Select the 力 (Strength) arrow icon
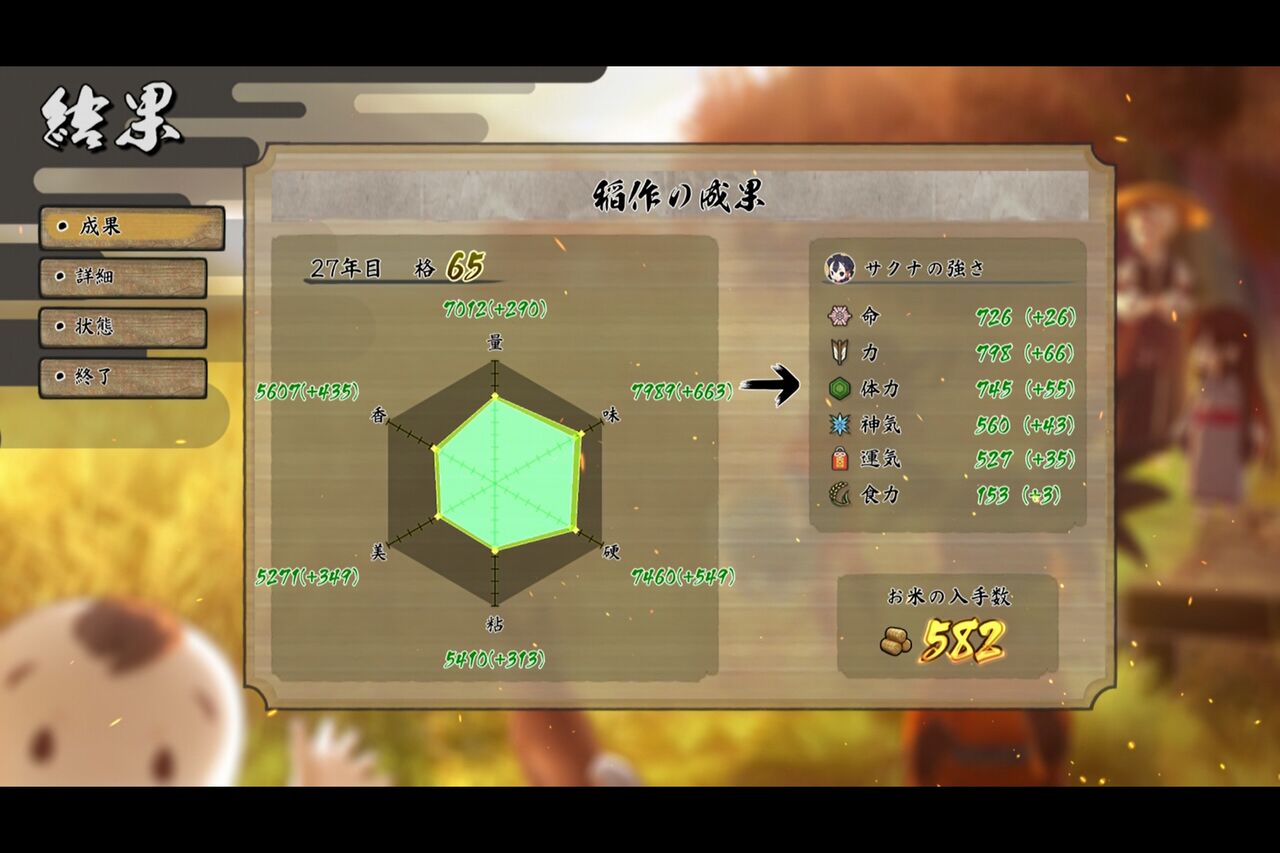The image size is (1280, 853). click(838, 350)
